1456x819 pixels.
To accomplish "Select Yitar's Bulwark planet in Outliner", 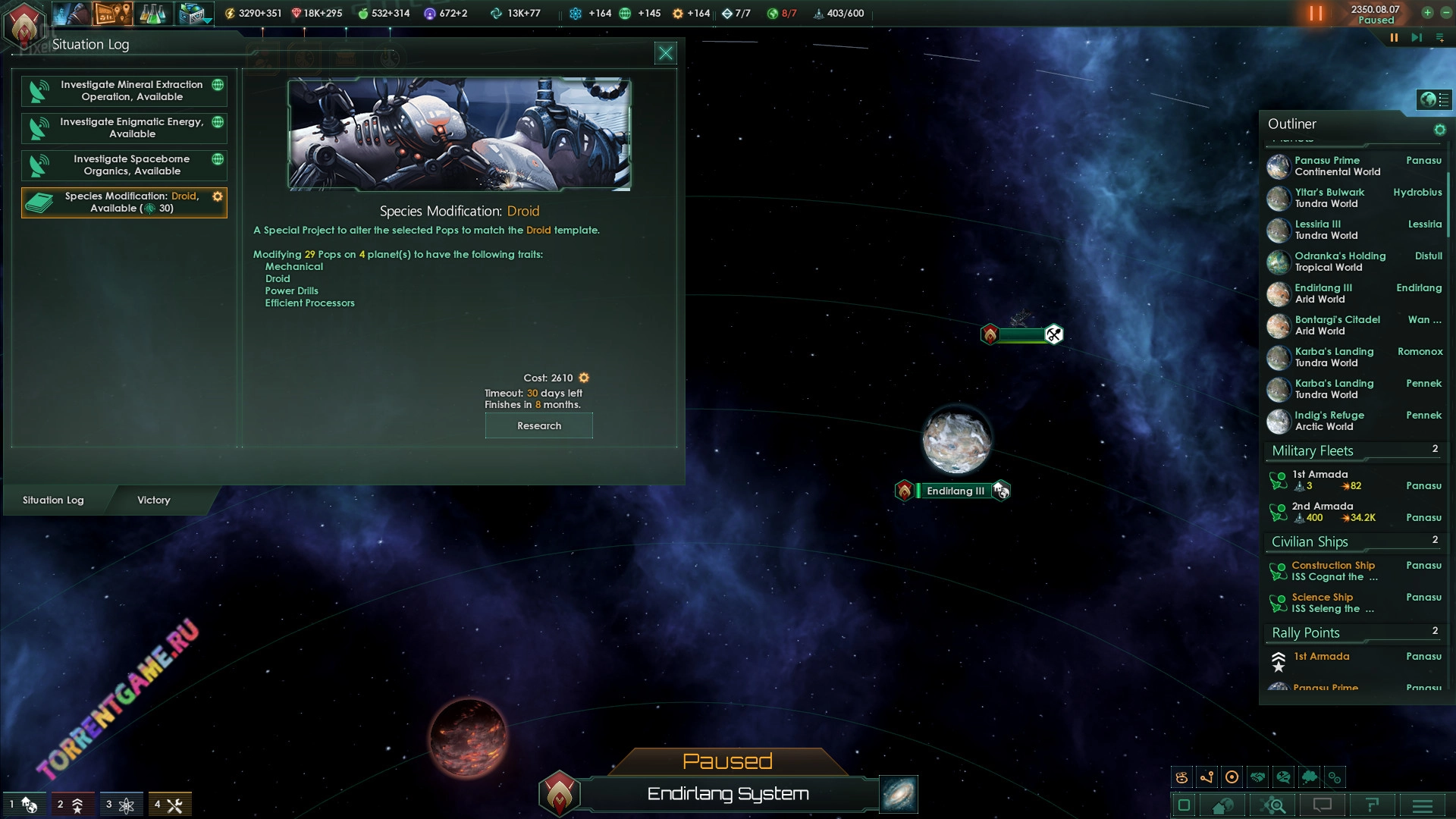I will click(x=1329, y=198).
